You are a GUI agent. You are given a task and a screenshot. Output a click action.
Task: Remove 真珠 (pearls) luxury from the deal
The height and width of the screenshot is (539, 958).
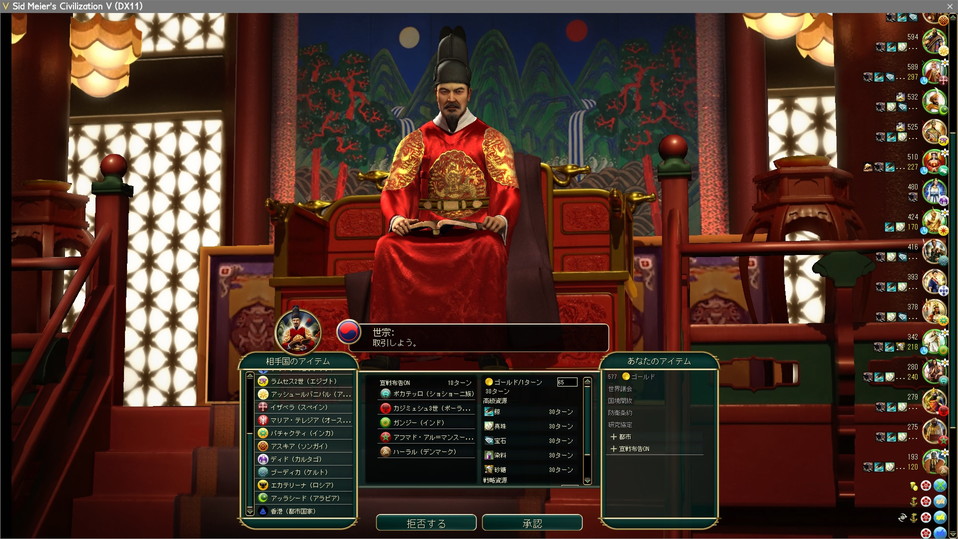click(528, 426)
